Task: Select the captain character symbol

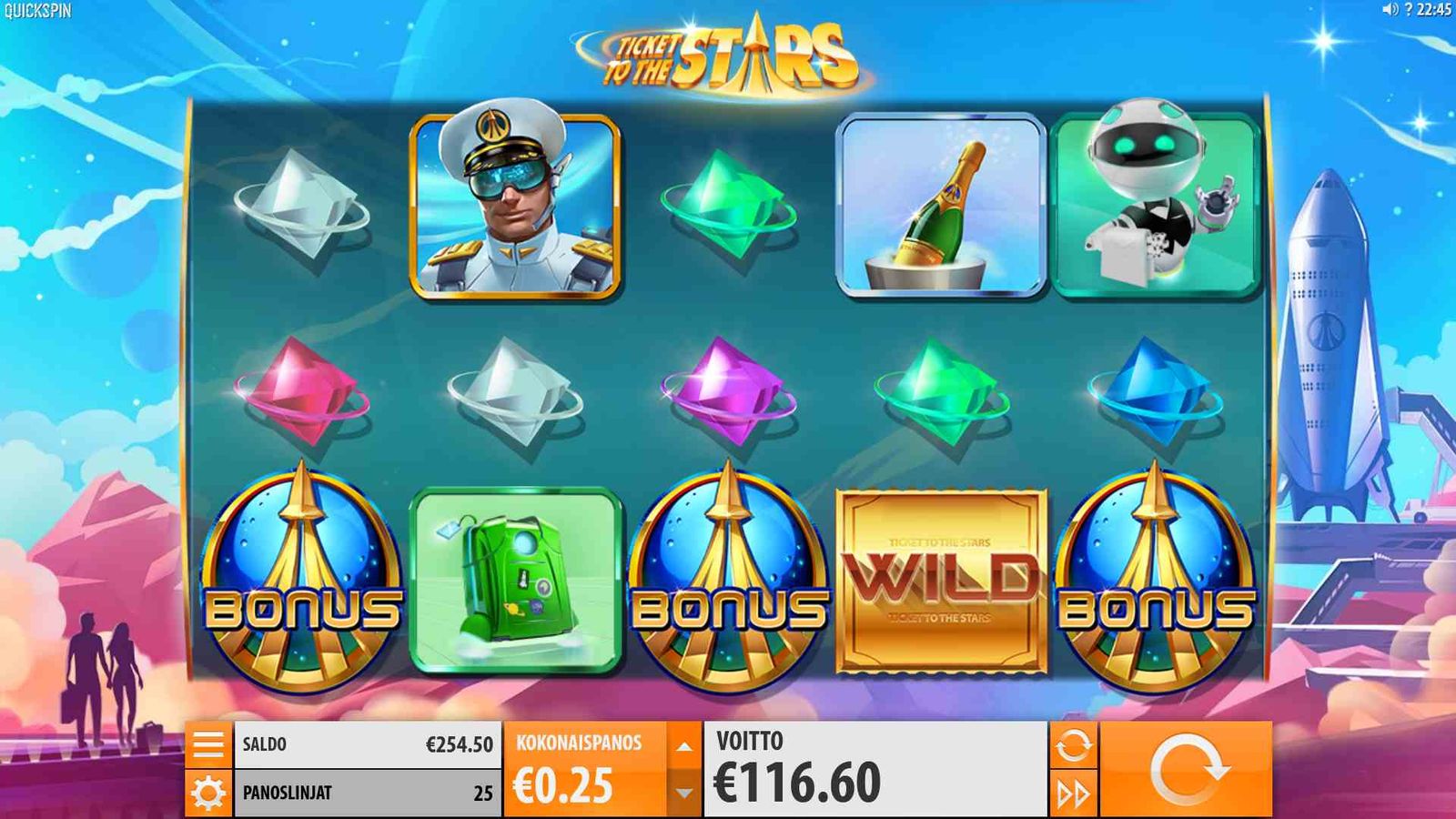Action: [x=516, y=207]
